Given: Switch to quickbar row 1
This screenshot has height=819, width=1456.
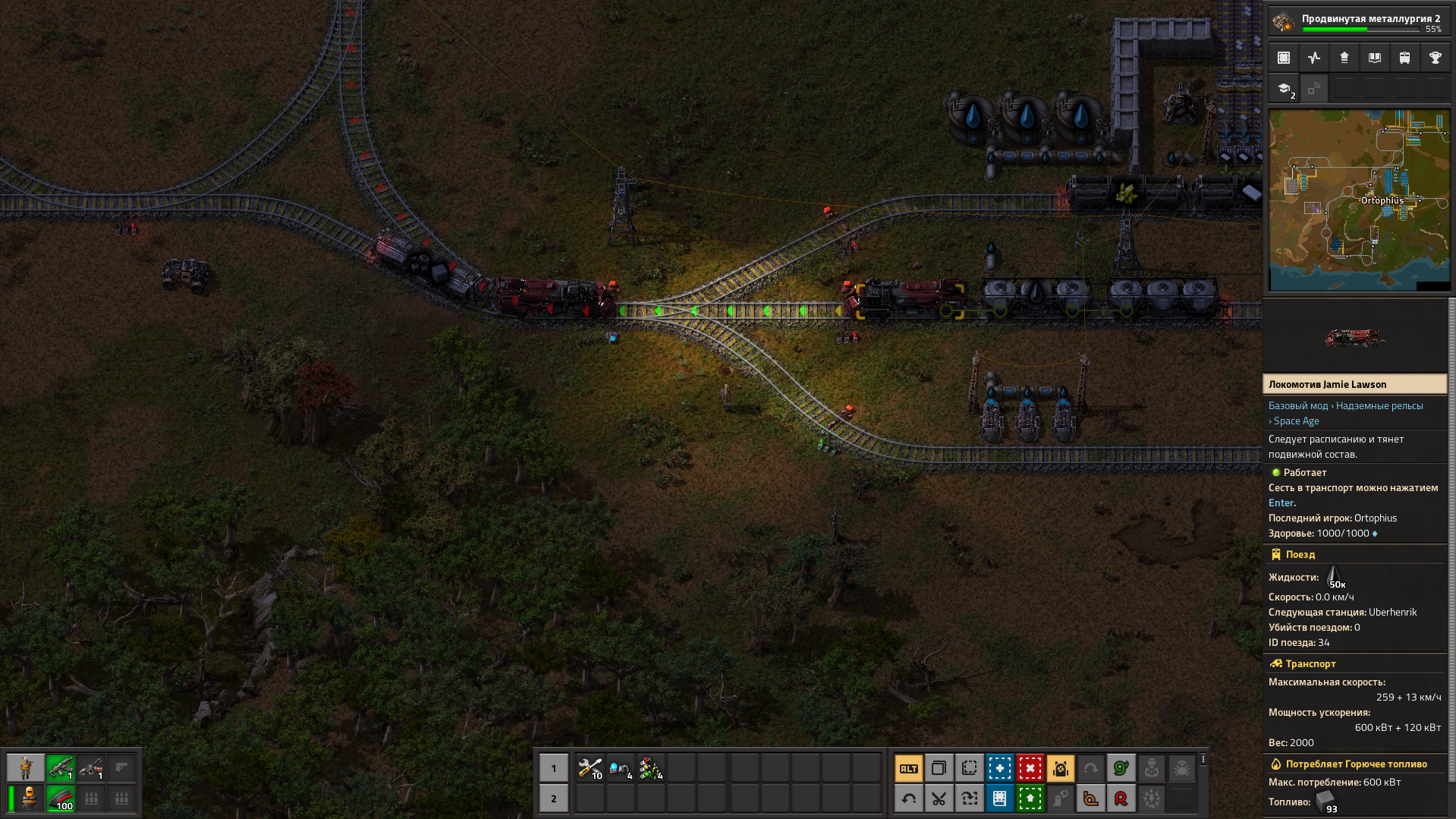Looking at the screenshot, I should (554, 769).
